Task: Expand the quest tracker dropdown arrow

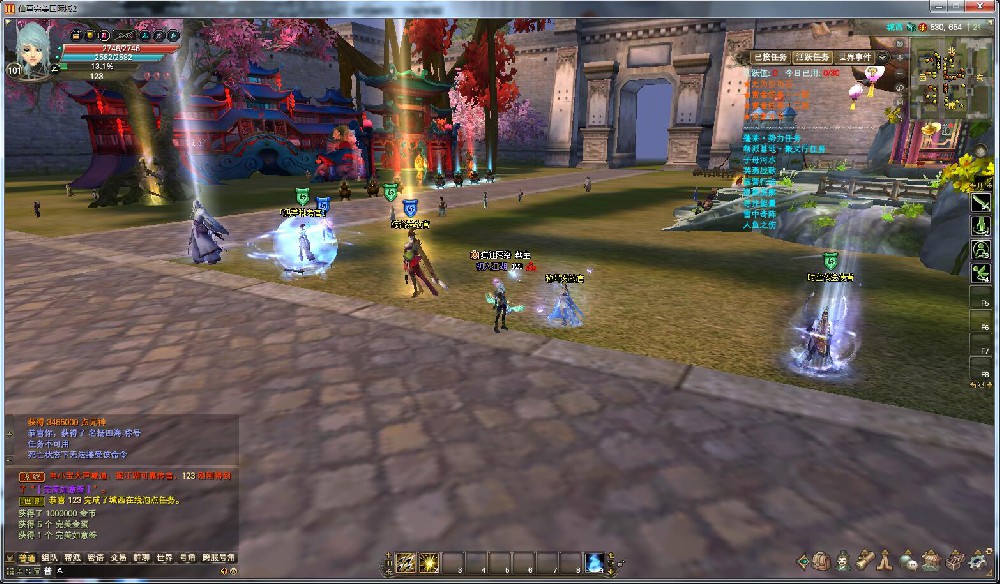Action: [x=883, y=58]
